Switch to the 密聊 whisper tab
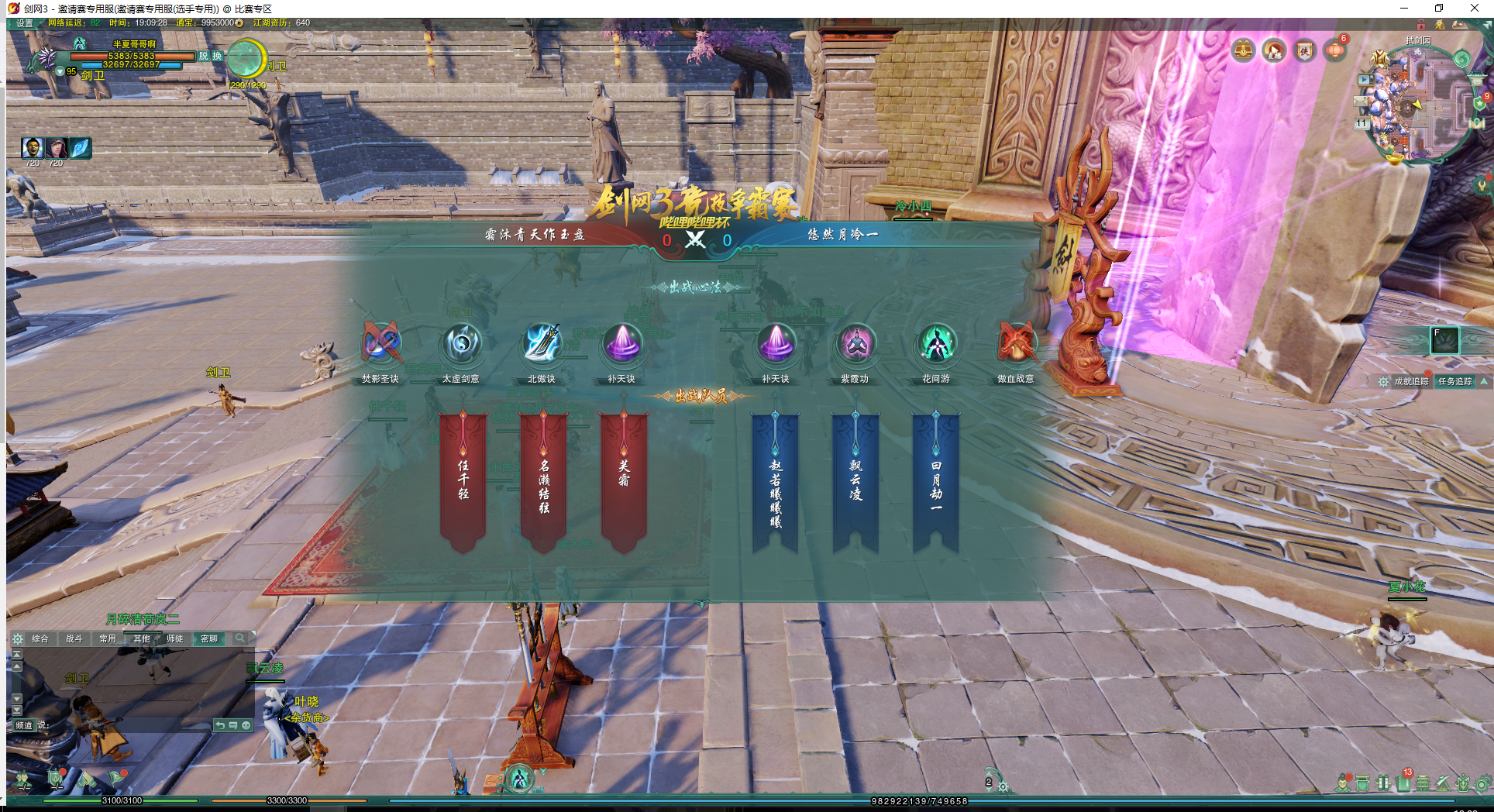Screen dimensions: 1494x812 (x=209, y=638)
